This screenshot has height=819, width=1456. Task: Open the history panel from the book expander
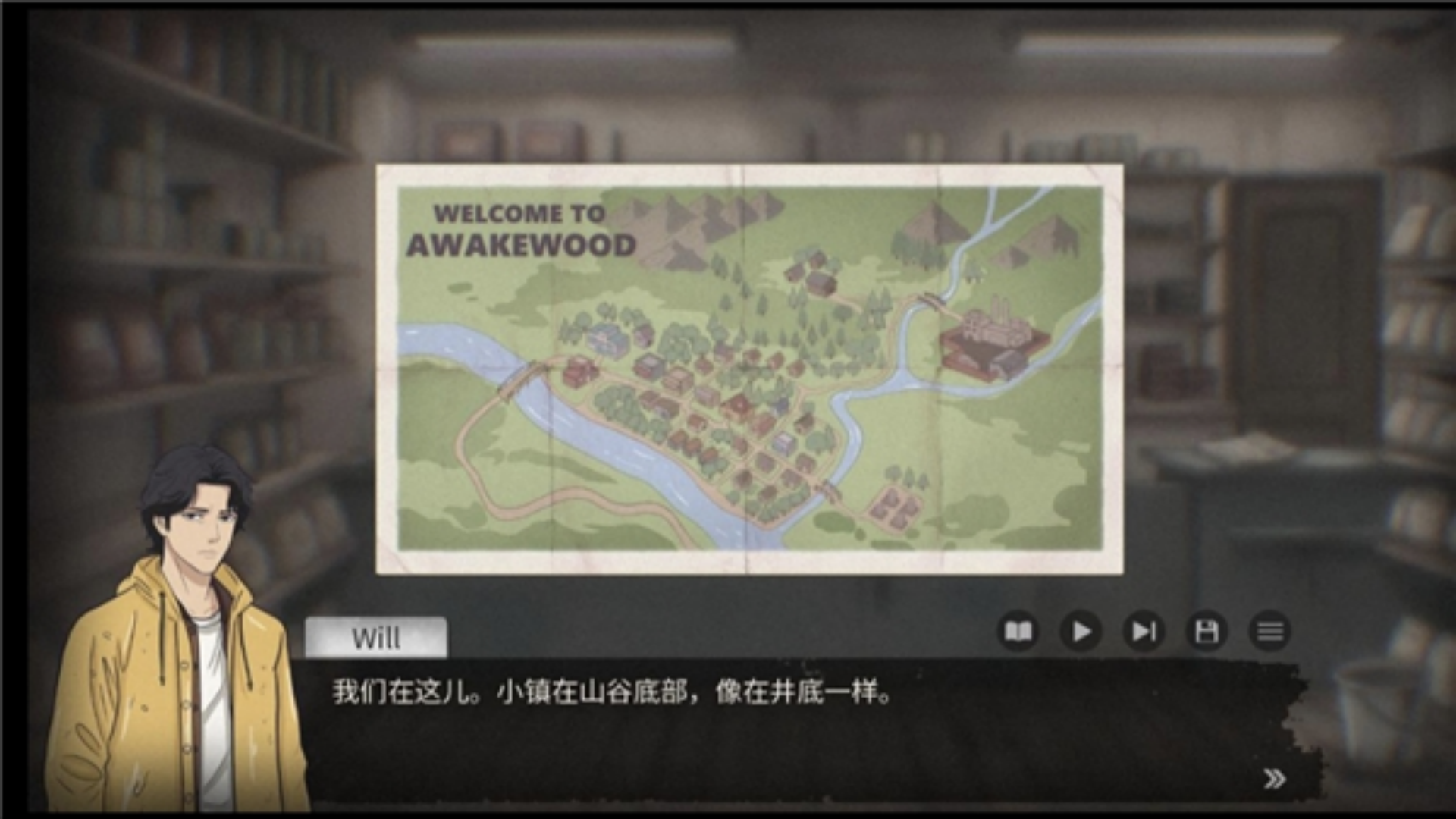(1020, 631)
